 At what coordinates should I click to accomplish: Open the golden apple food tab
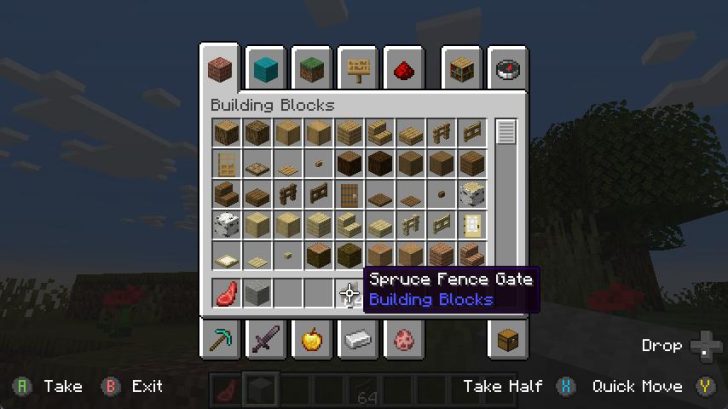311,340
